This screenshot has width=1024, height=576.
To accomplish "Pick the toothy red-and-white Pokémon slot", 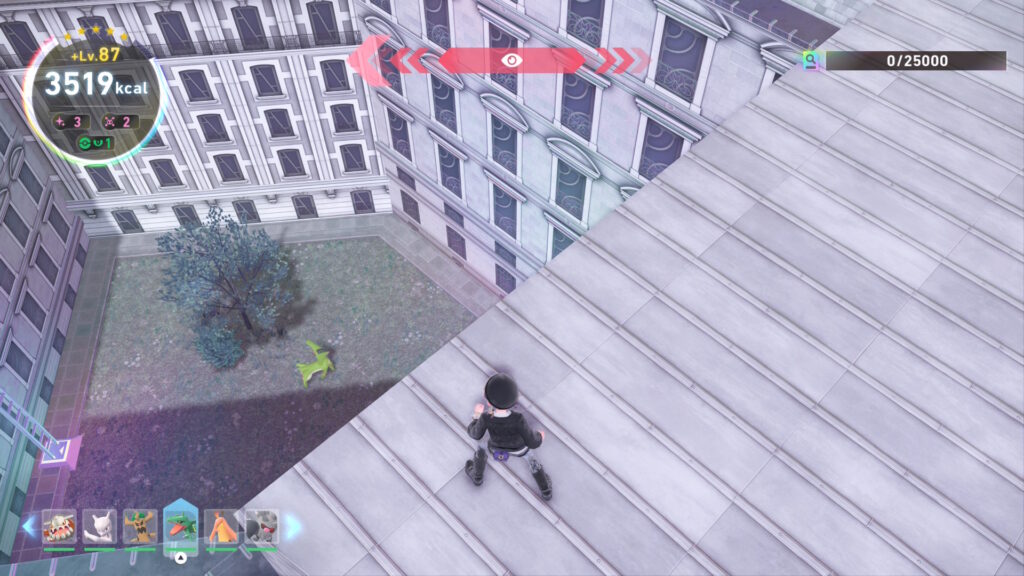I will coord(59,526).
